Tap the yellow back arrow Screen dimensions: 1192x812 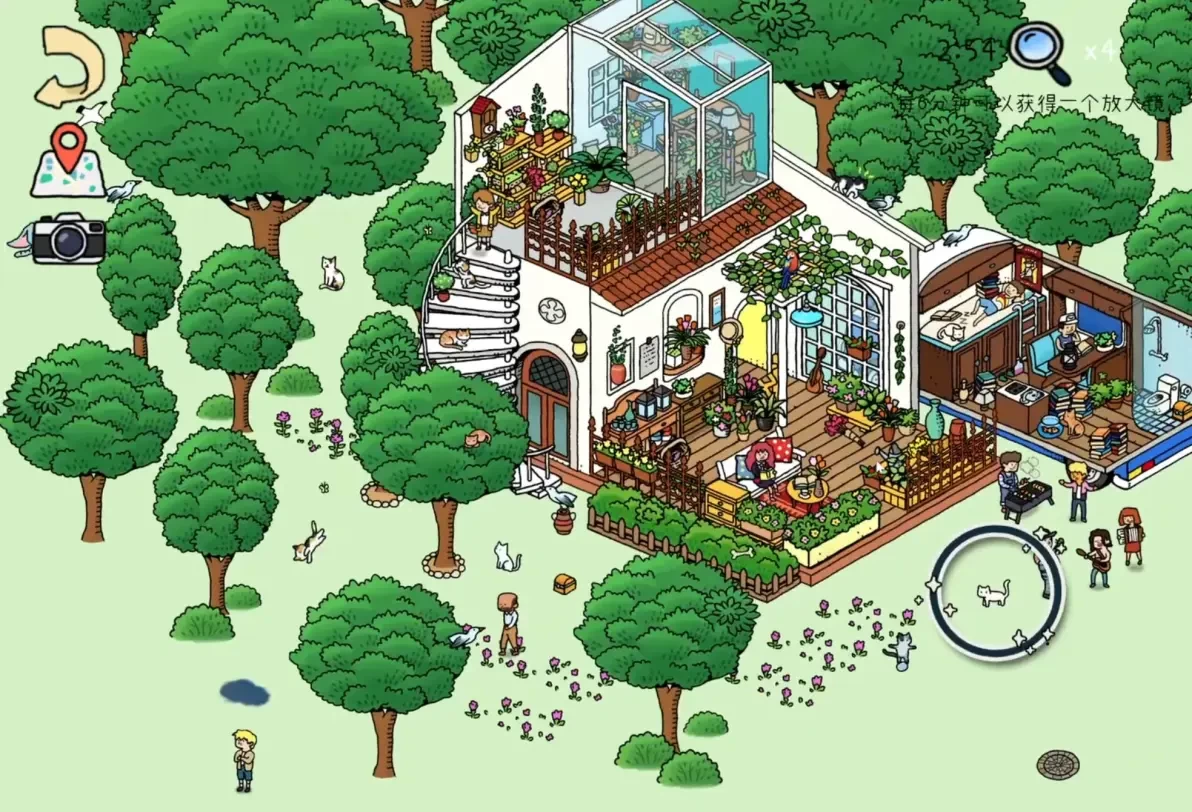pos(69,66)
